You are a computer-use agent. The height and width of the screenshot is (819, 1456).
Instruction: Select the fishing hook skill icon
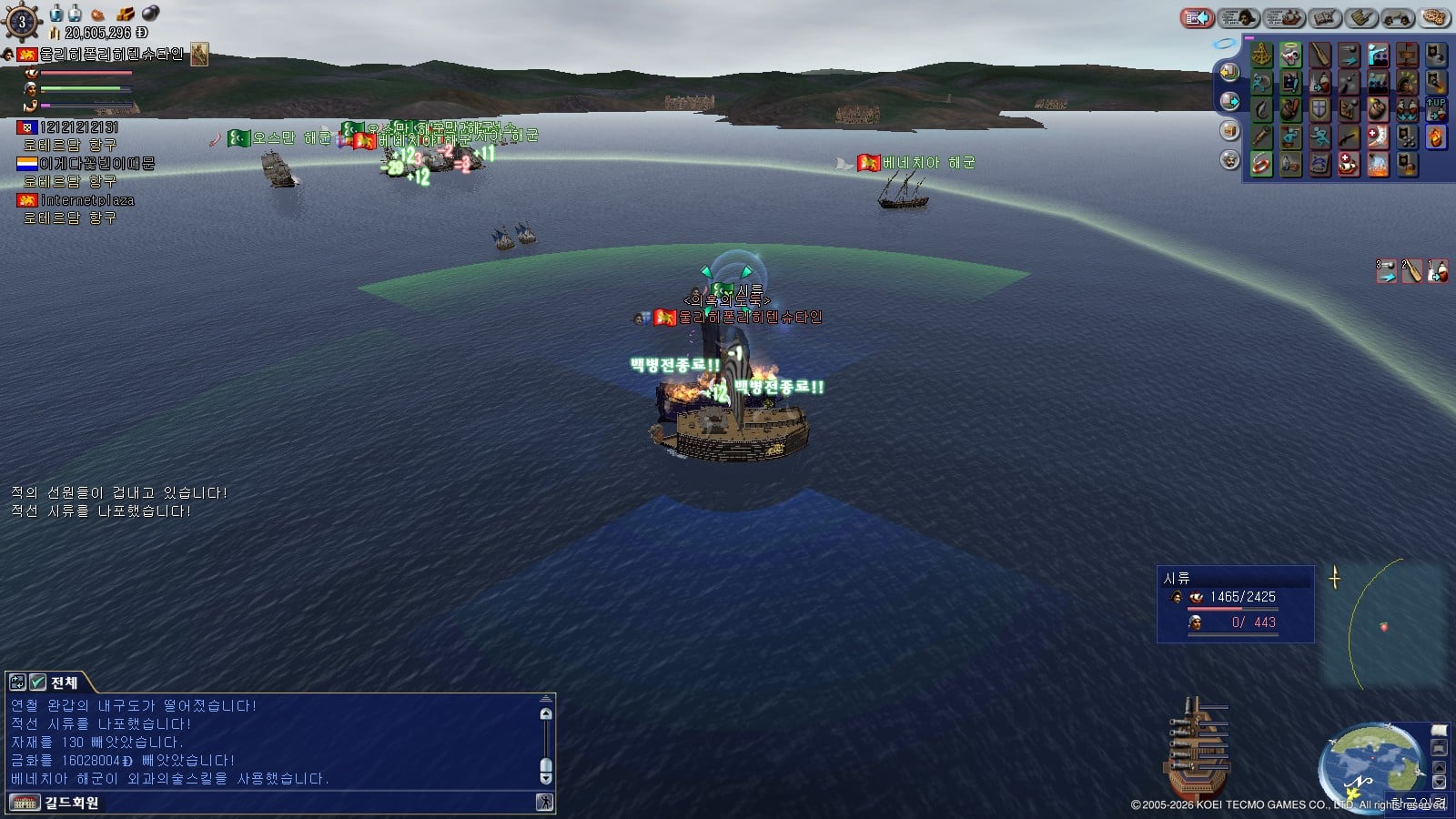[1261, 110]
